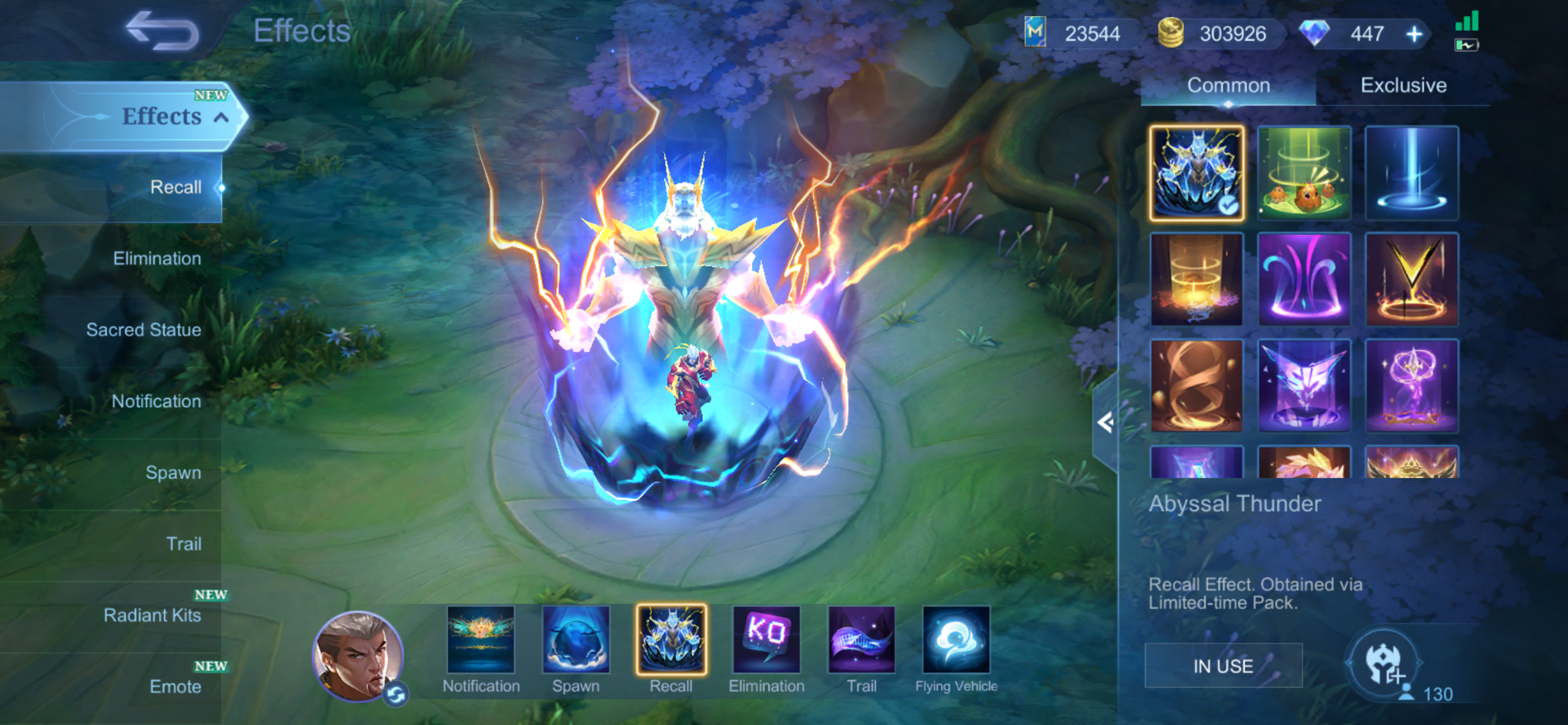Select the Common tab
Viewport: 1568px width, 725px height.
(x=1228, y=86)
